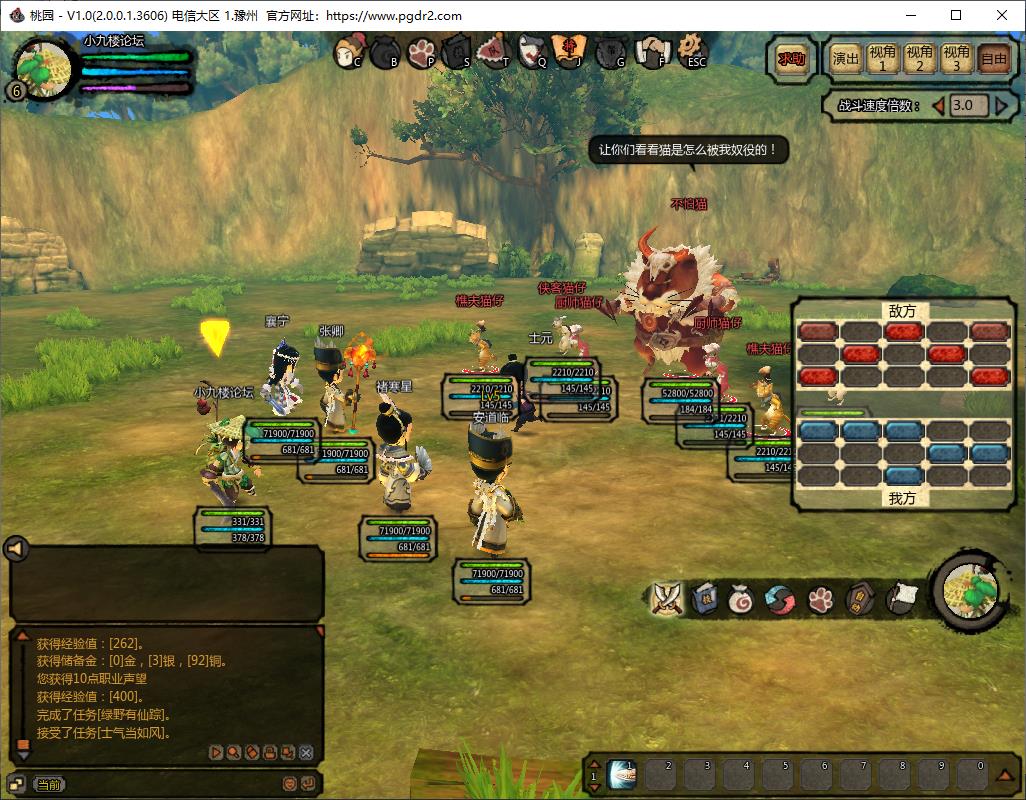
Task: Open the paw-print pet menu marked P
Action: 421,51
